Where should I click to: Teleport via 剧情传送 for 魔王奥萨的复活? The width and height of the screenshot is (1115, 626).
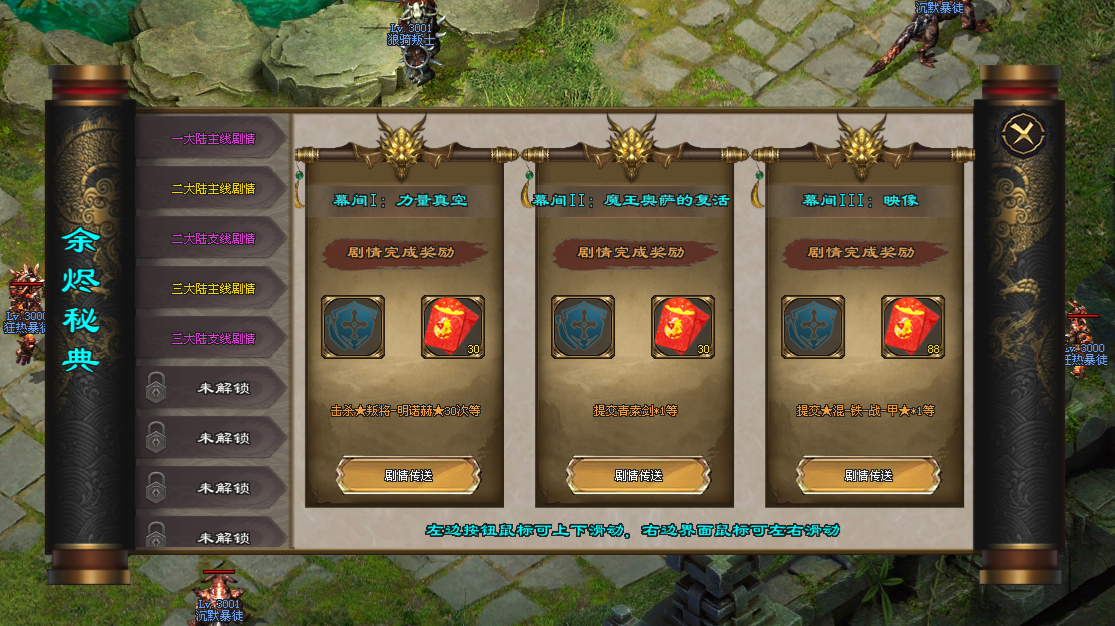tap(638, 476)
